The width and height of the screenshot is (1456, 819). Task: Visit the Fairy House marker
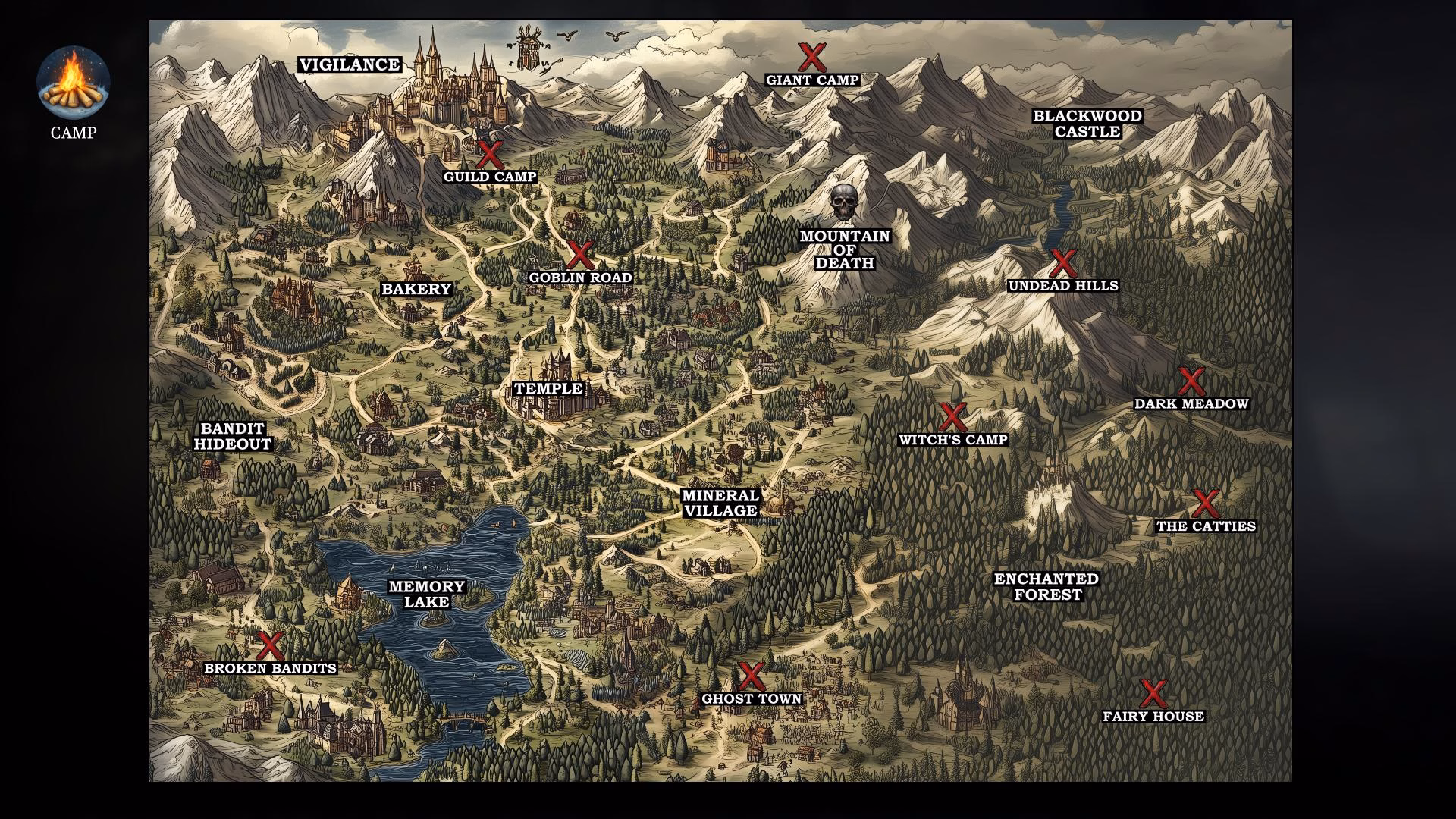click(x=1153, y=694)
